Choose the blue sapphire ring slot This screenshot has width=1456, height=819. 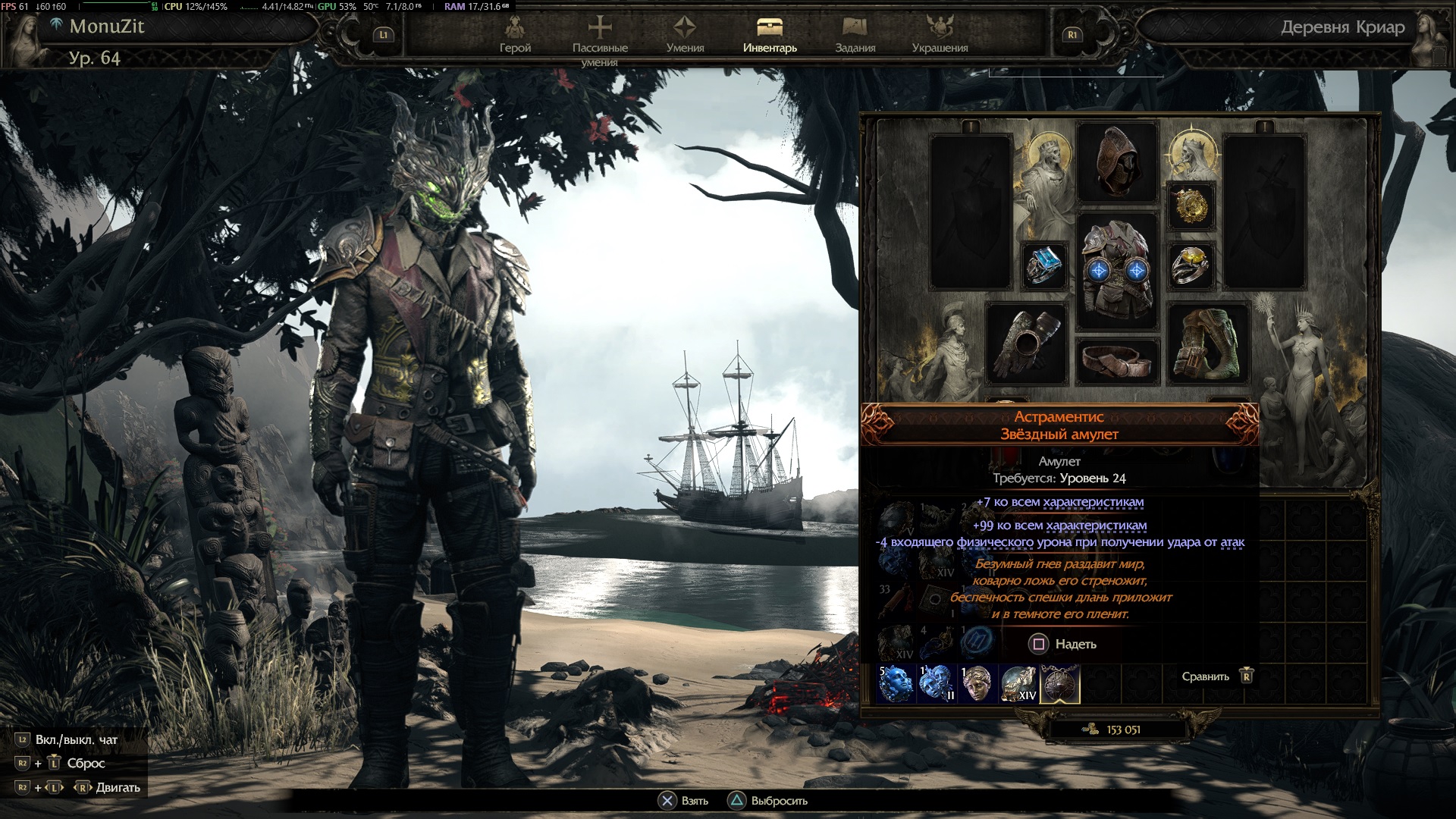(x=1045, y=266)
